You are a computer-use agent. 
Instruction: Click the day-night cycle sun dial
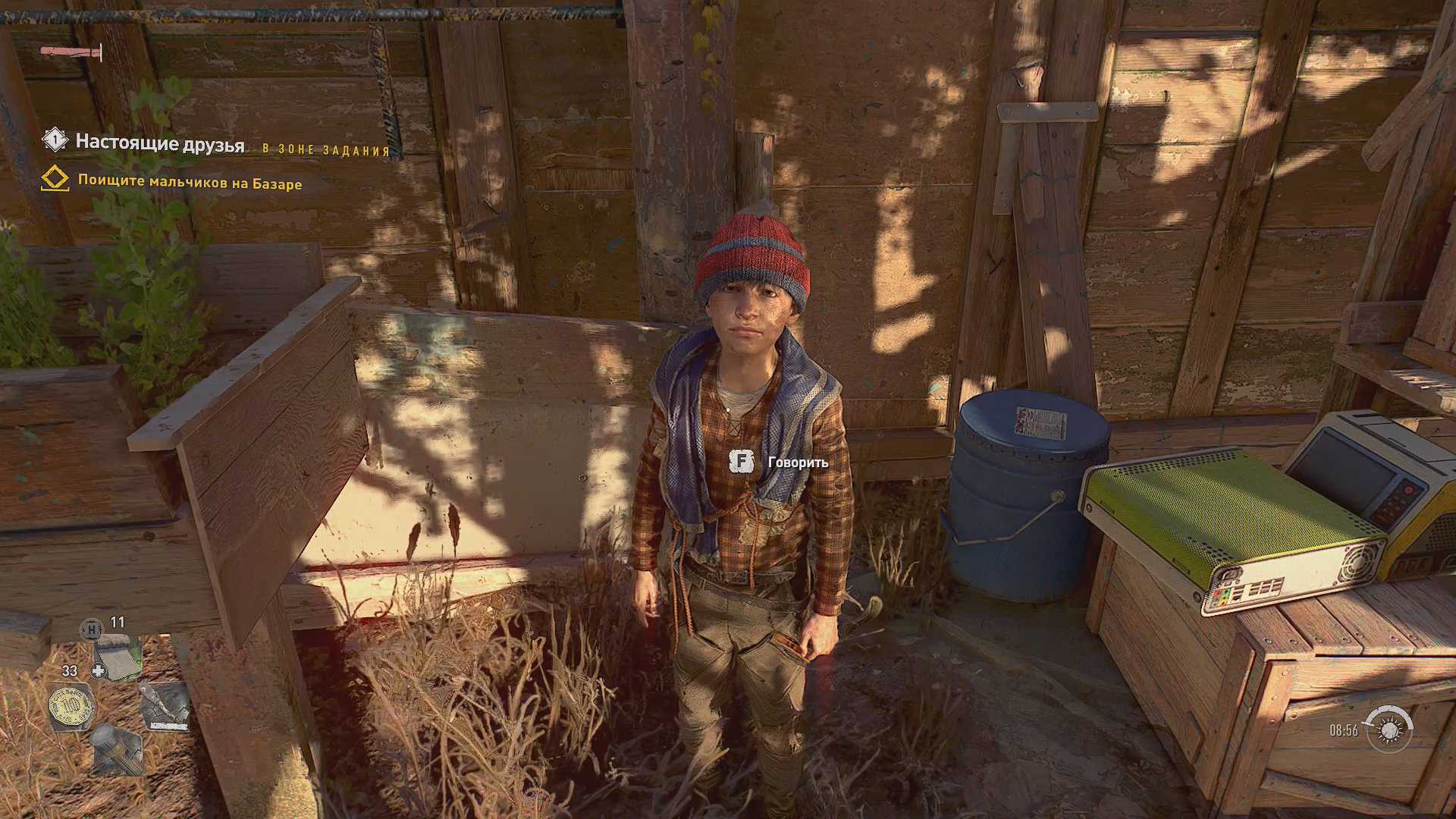click(1389, 730)
